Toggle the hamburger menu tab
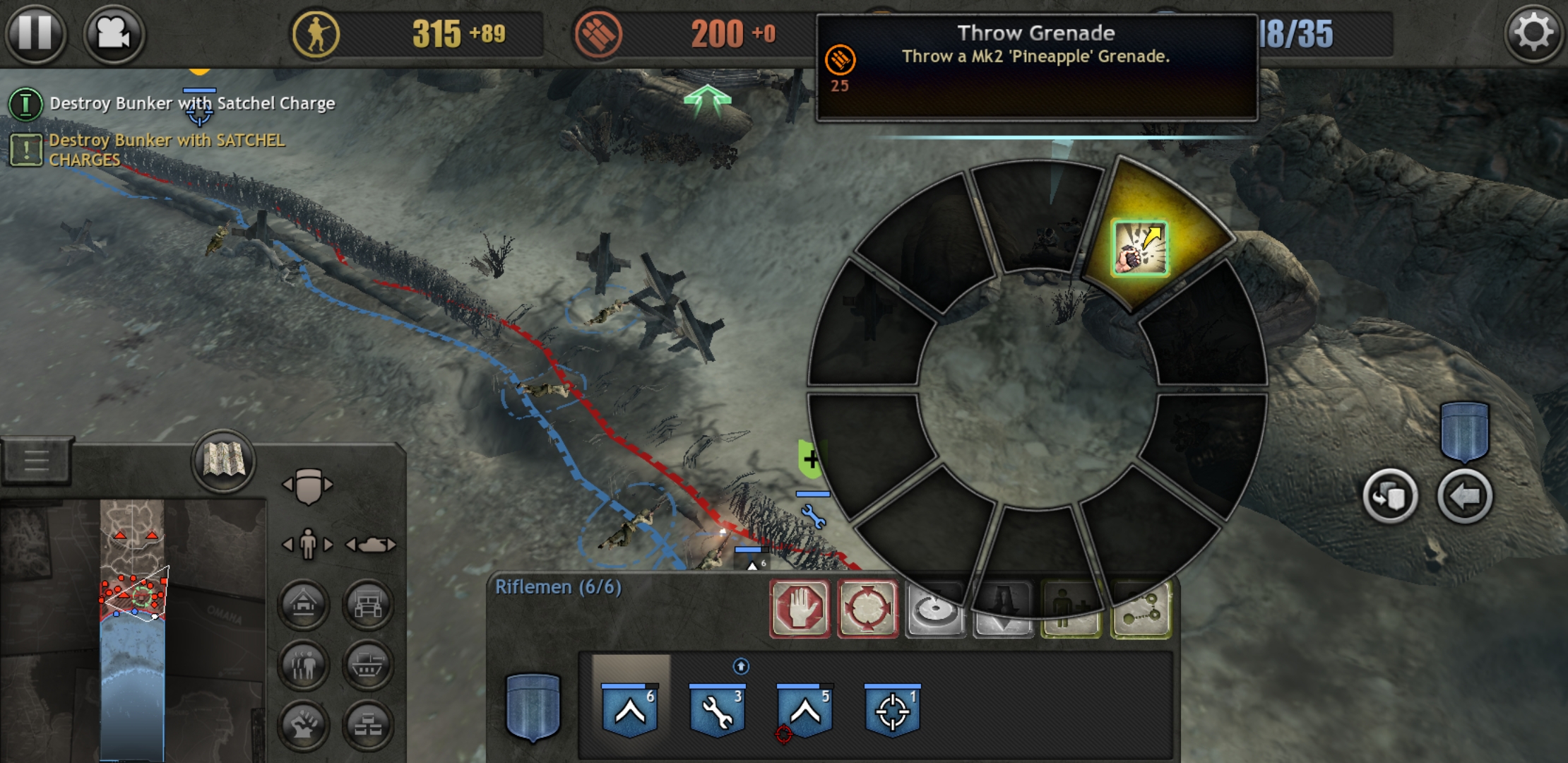Image resolution: width=1568 pixels, height=763 pixels. (37, 461)
